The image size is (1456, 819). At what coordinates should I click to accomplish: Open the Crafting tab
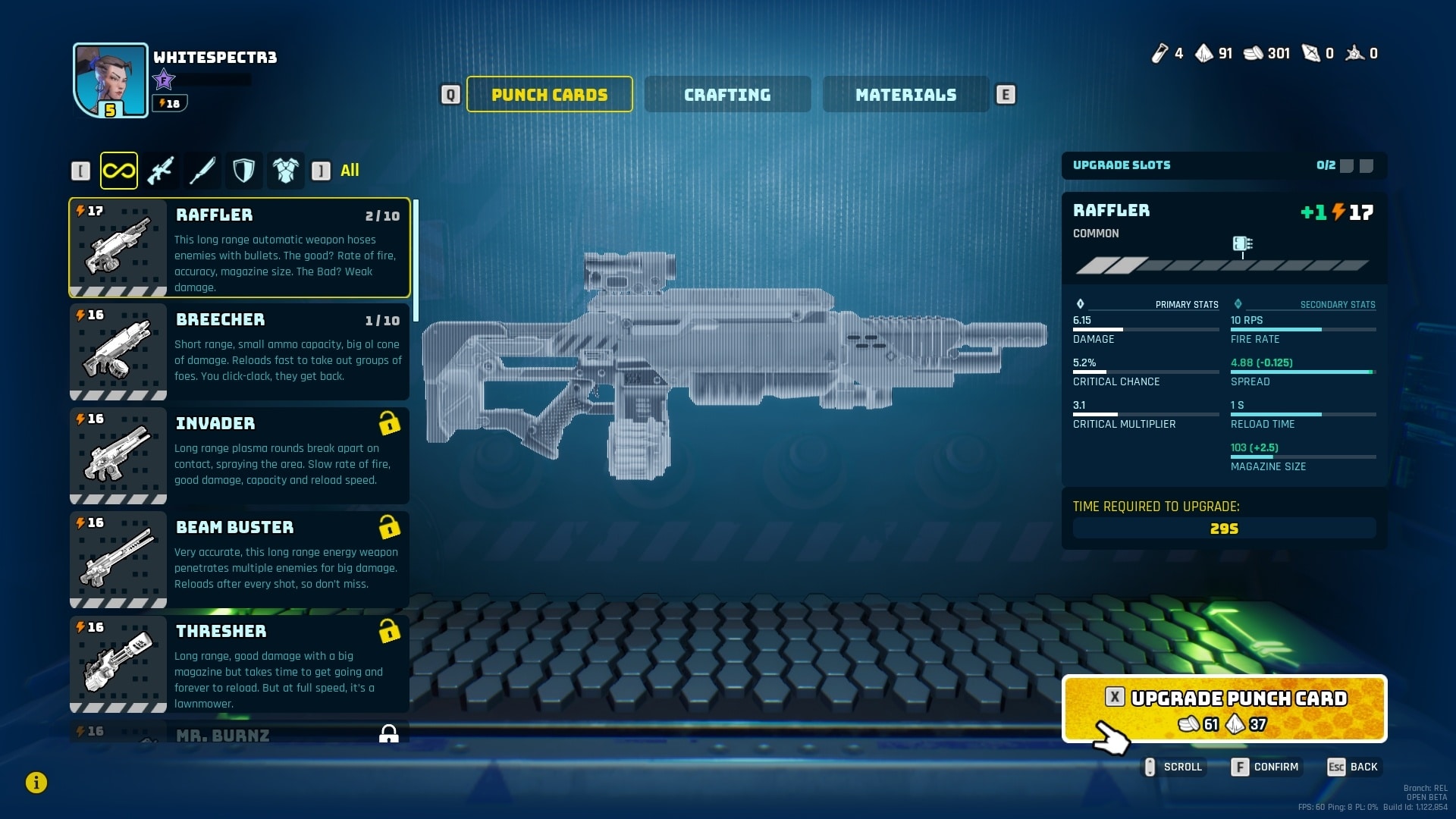727,95
